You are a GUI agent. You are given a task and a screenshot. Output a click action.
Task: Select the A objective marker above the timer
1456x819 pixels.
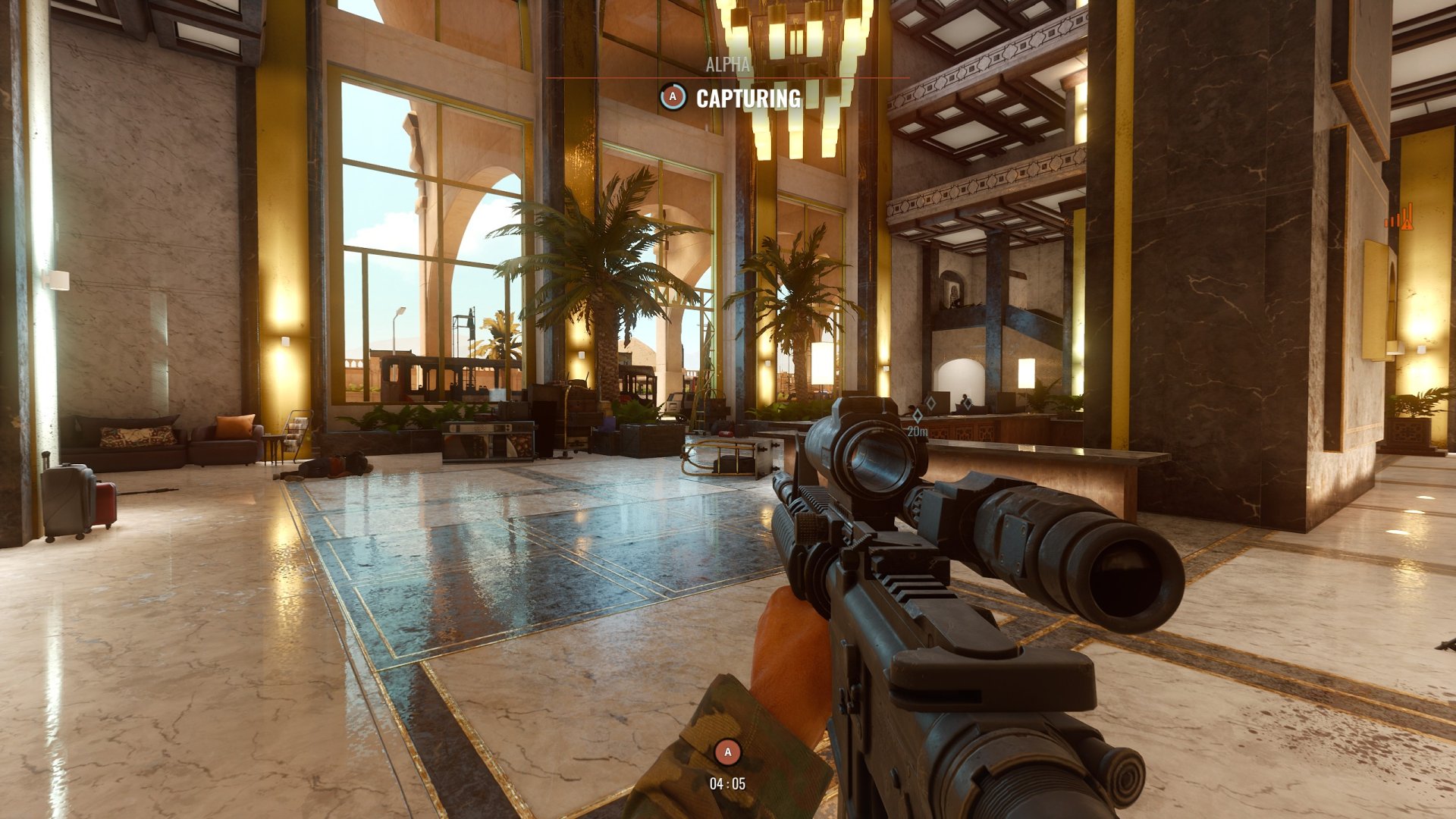[727, 752]
